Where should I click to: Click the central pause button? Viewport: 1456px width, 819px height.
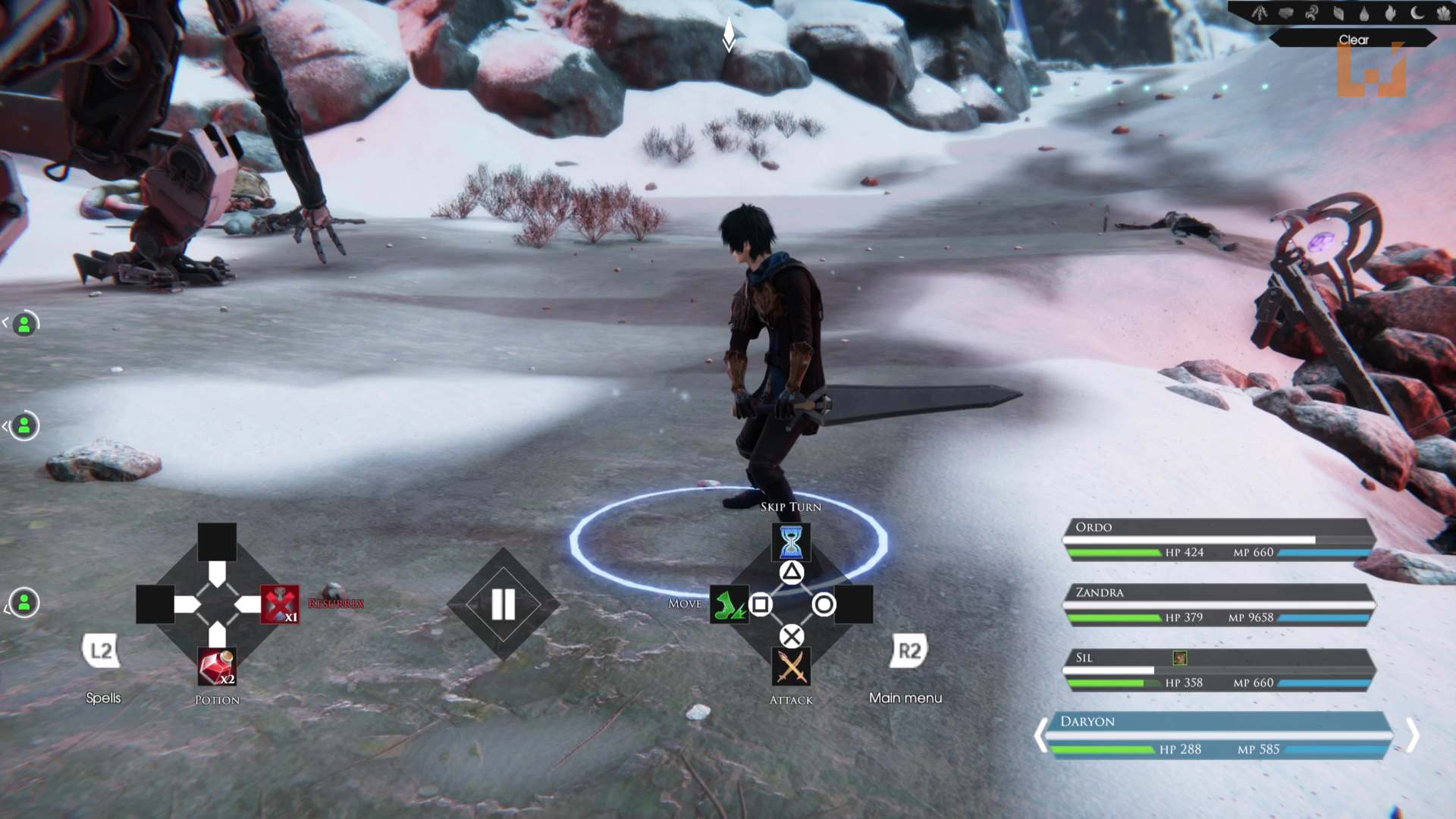pyautogui.click(x=503, y=604)
